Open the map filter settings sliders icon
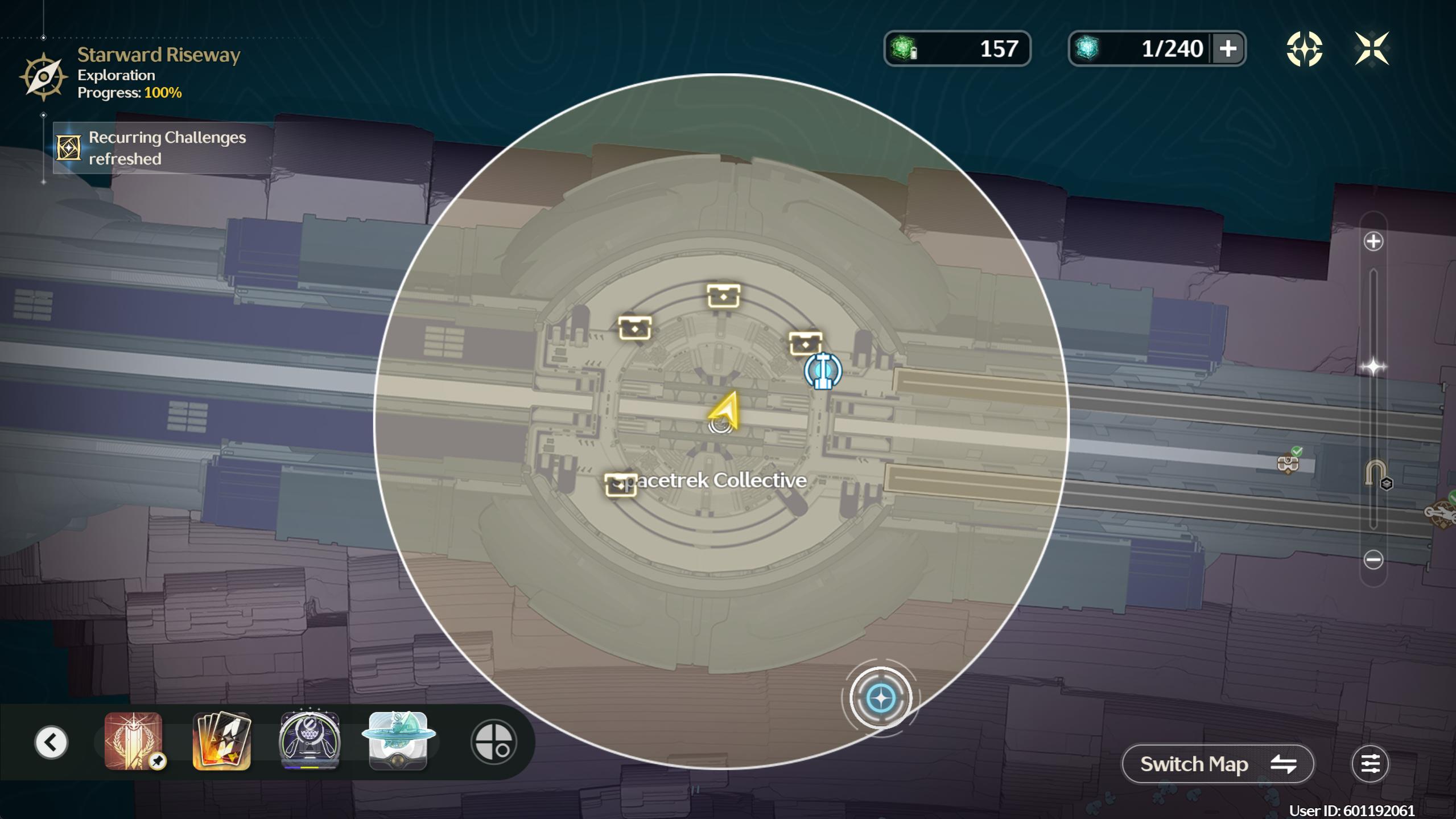This screenshot has width=1456, height=819. (1370, 764)
